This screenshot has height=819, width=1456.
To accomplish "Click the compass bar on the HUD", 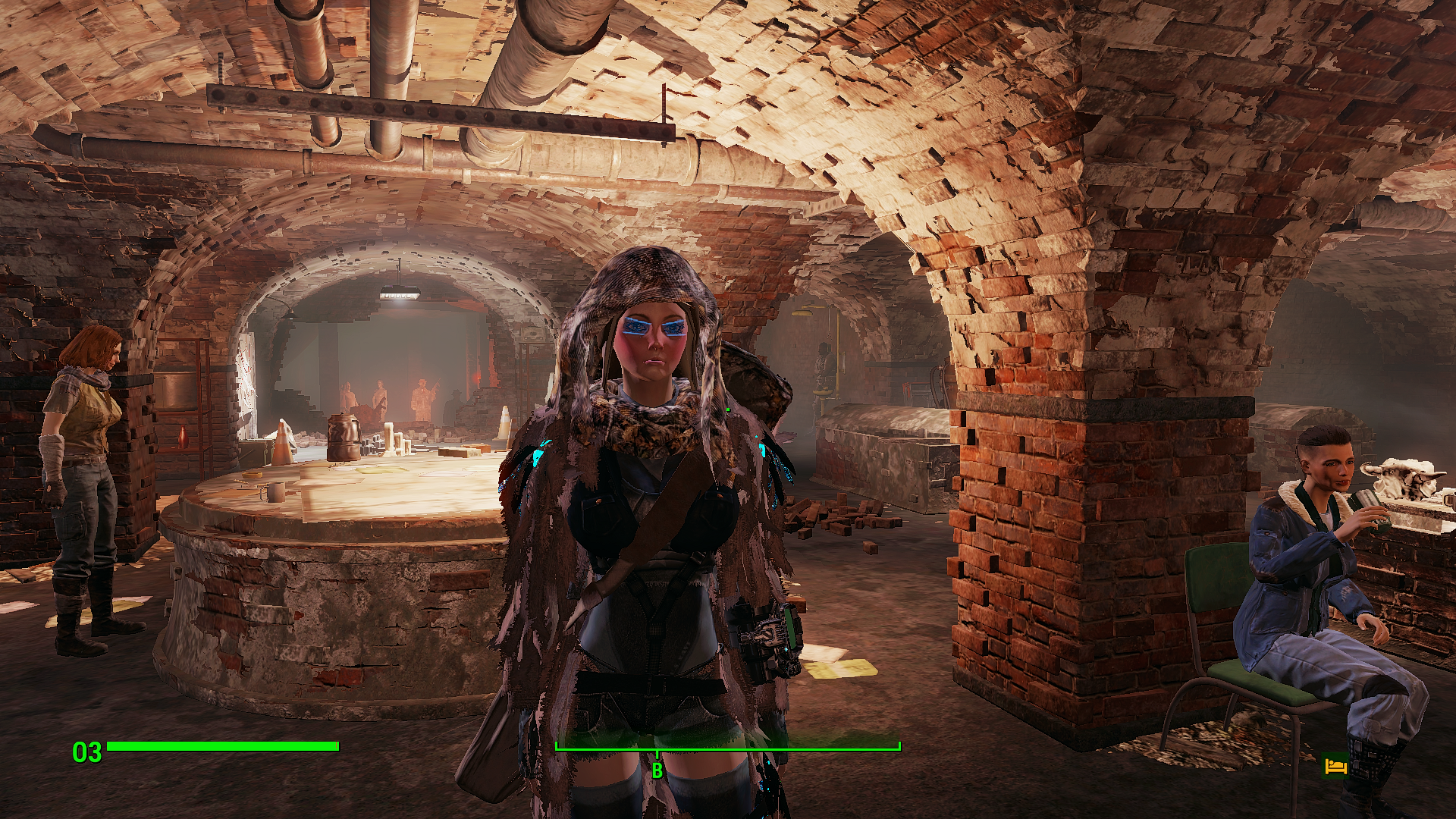I will [727, 748].
